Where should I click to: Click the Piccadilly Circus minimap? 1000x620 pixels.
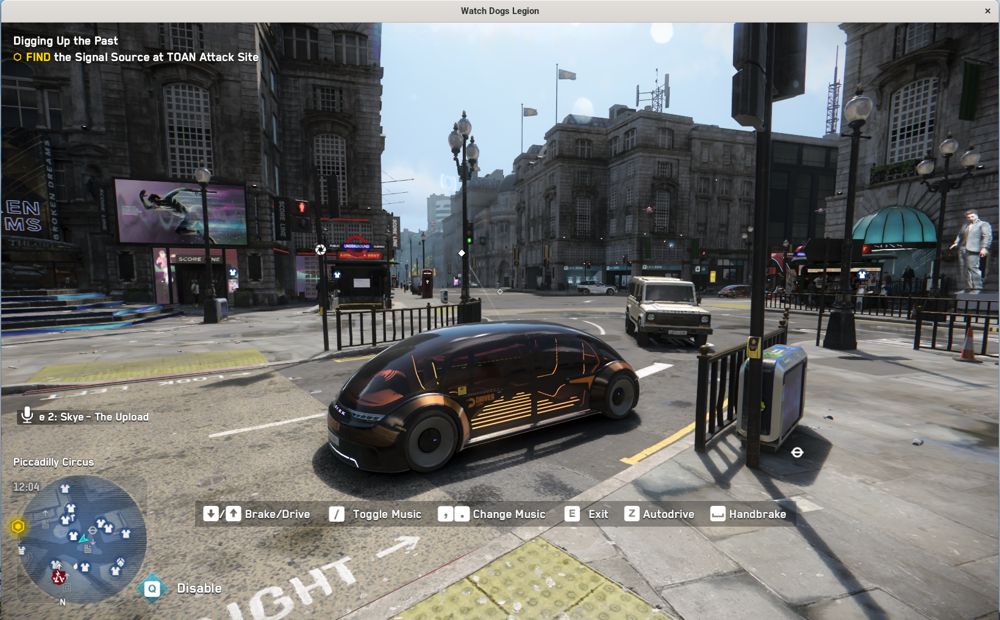tap(82, 539)
